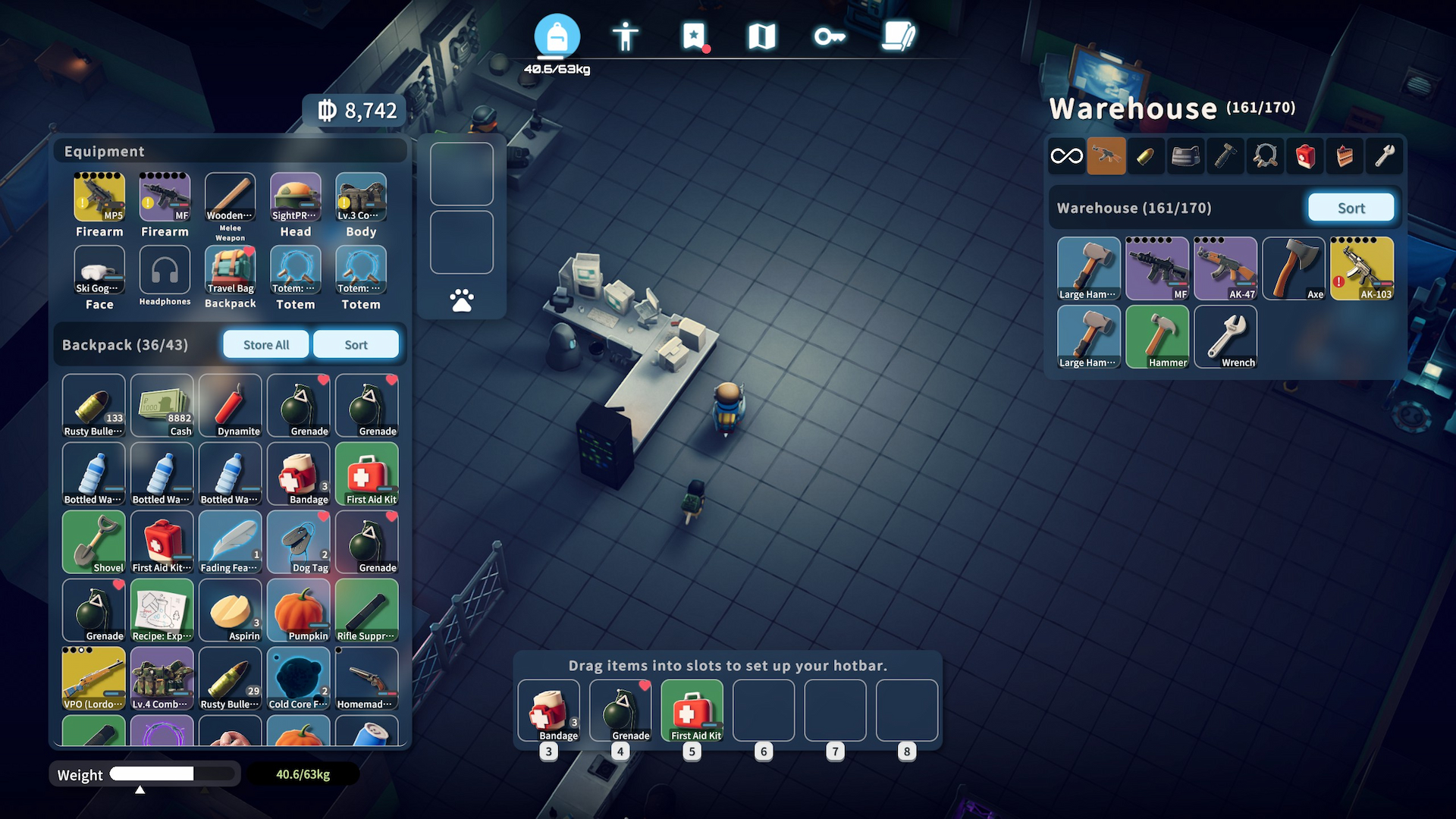Open the food cake filter tab
Viewport: 1456px width, 819px height.
1345,156
